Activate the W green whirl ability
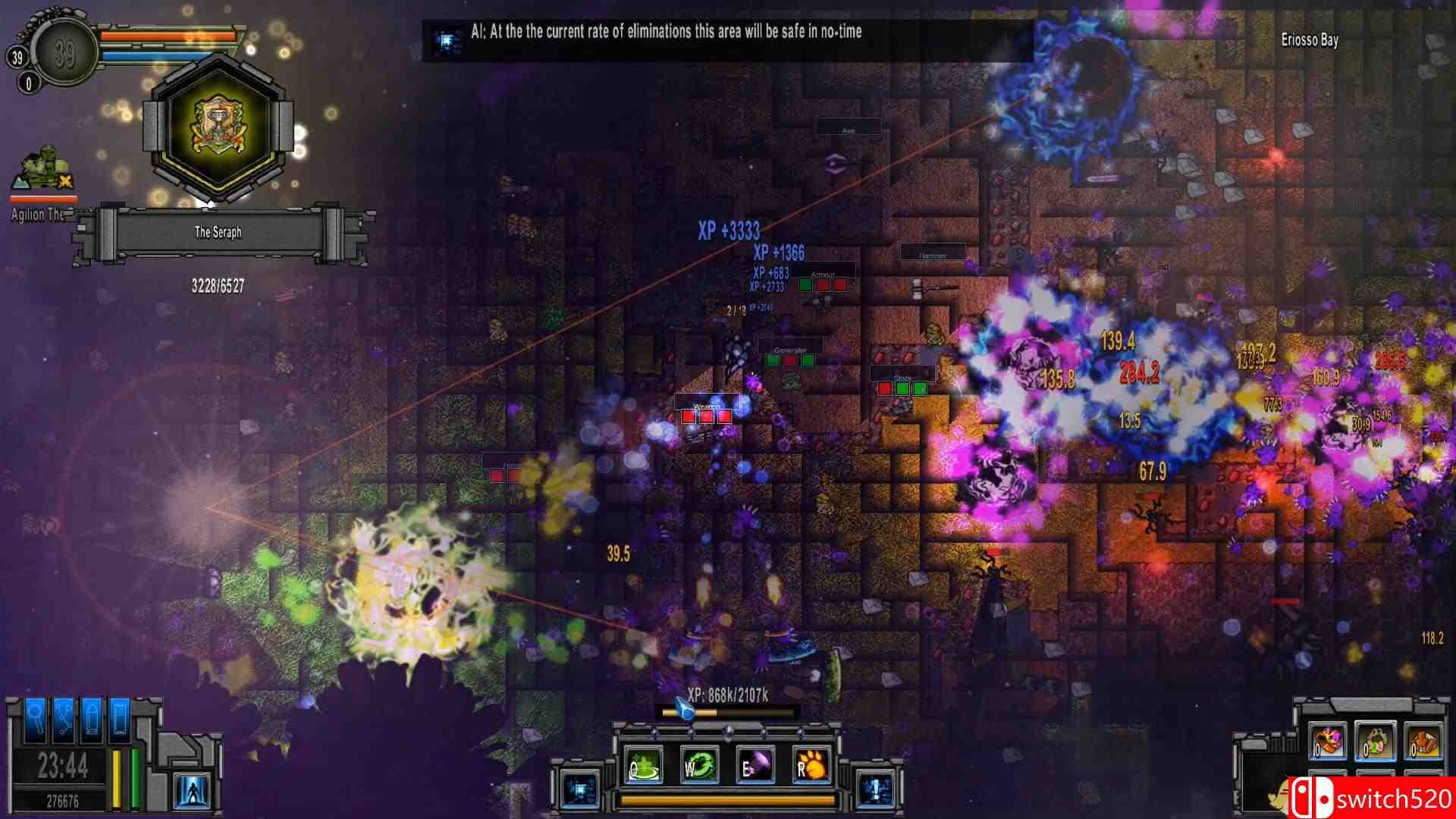 pyautogui.click(x=700, y=764)
